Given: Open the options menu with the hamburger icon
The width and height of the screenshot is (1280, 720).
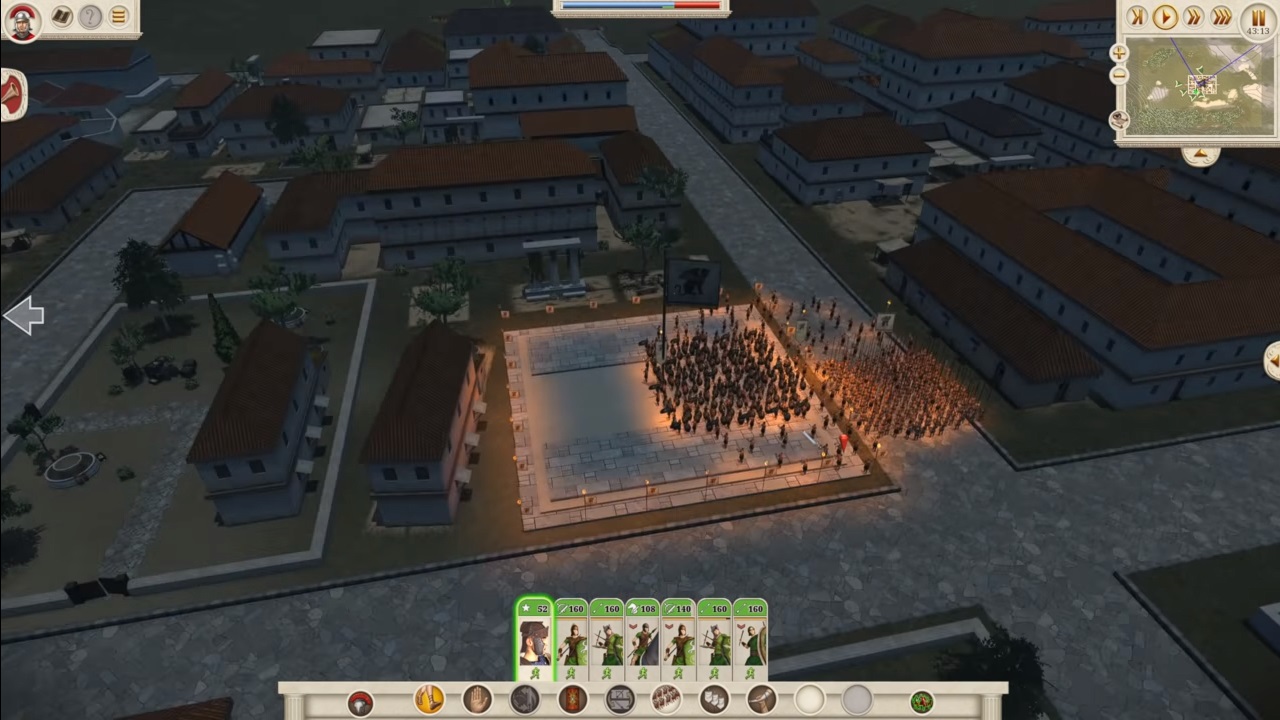Looking at the screenshot, I should 120,18.
